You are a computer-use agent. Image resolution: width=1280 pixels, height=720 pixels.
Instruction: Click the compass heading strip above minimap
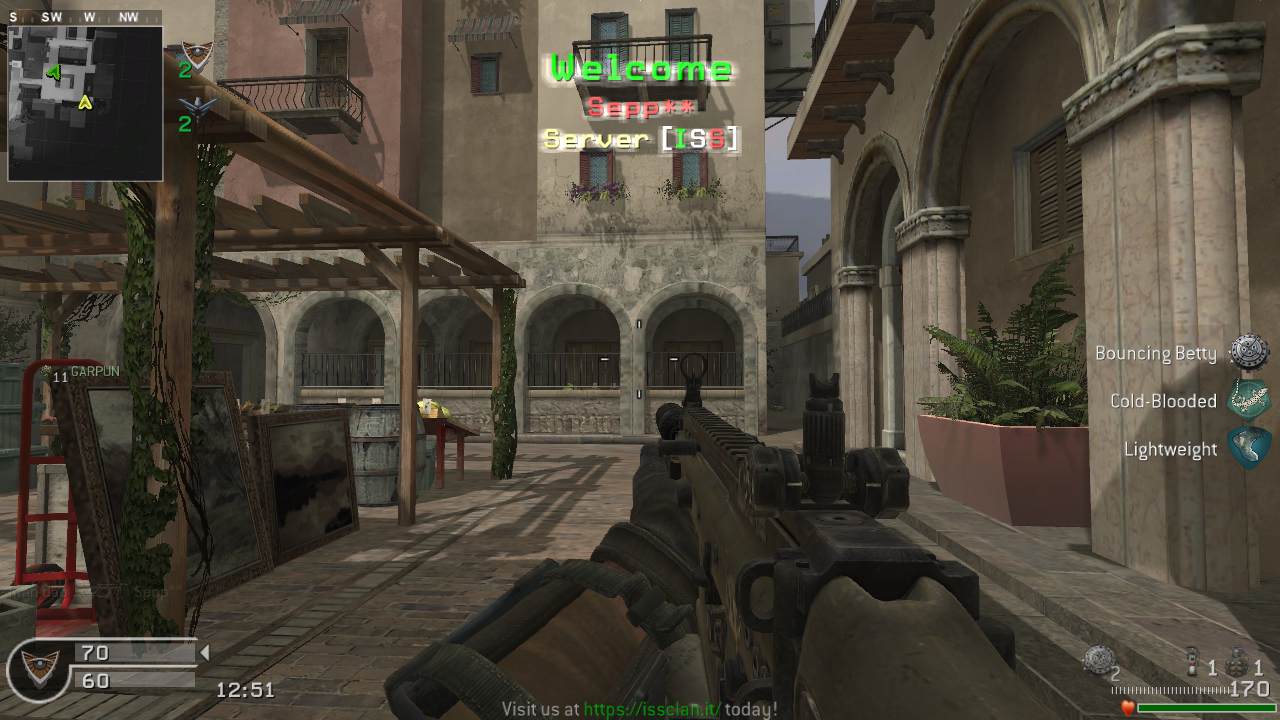click(x=85, y=17)
